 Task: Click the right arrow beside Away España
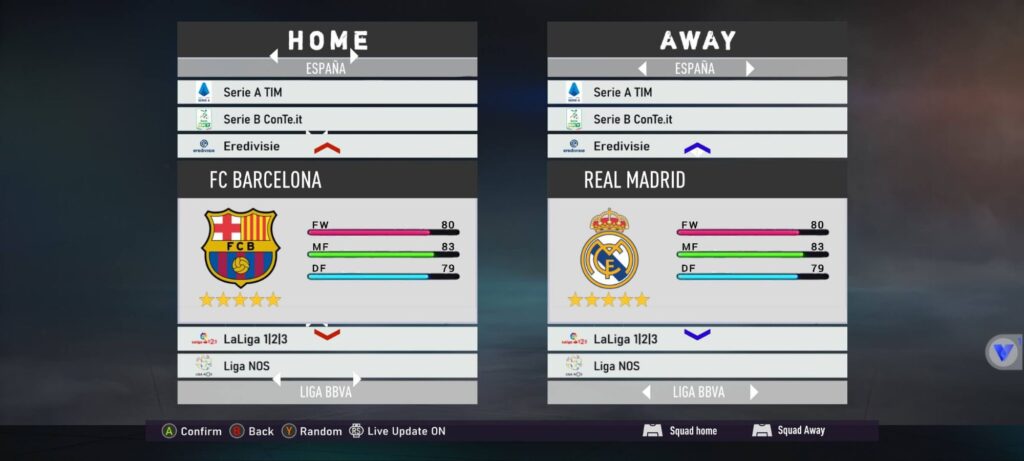coord(750,69)
